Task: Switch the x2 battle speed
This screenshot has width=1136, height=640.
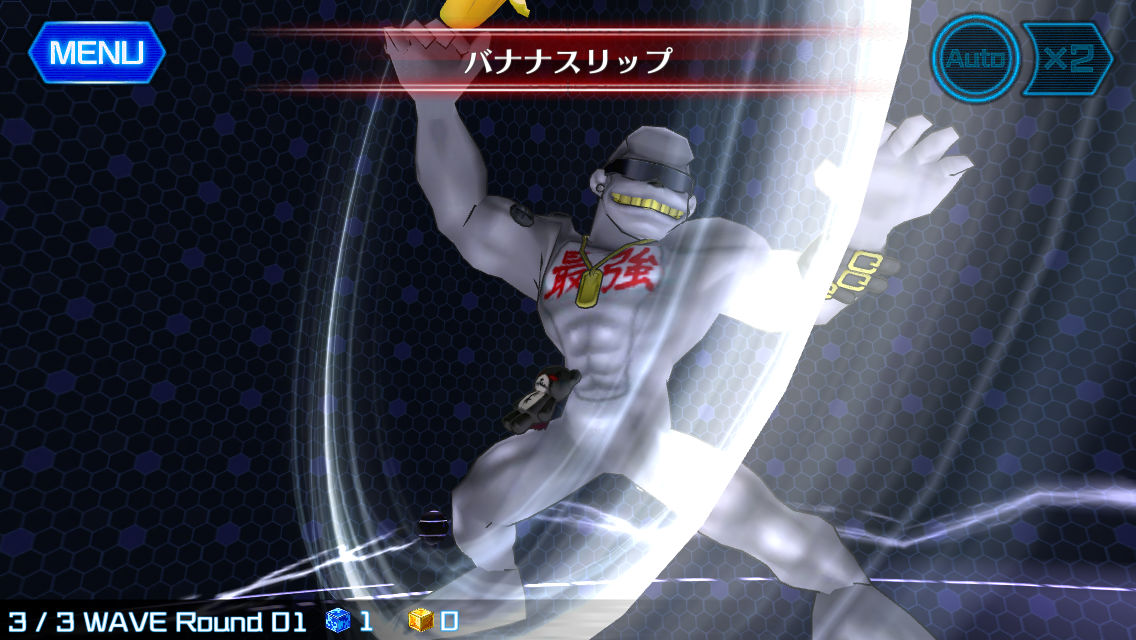Action: point(1066,58)
